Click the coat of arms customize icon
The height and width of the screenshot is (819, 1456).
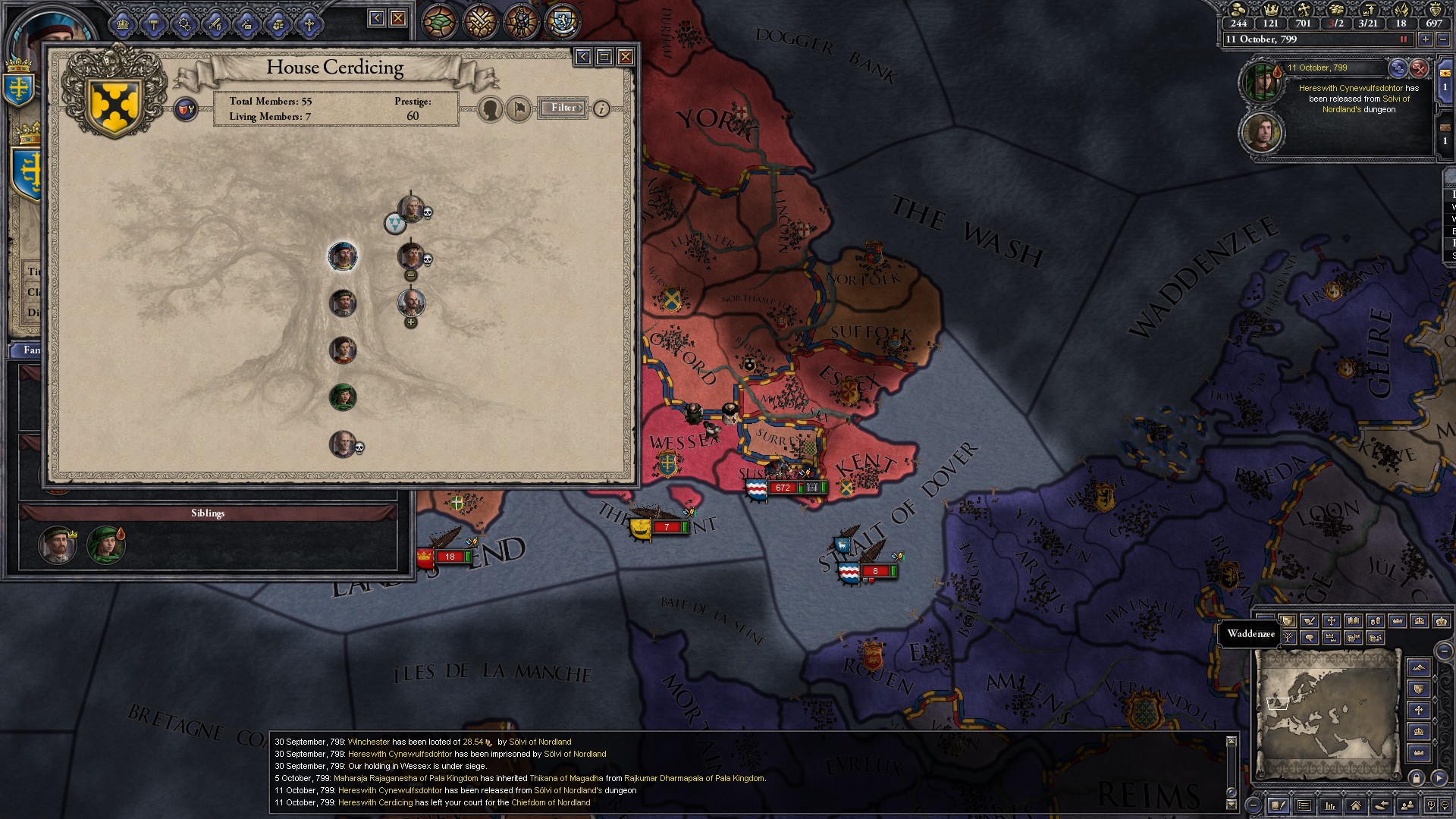[185, 109]
